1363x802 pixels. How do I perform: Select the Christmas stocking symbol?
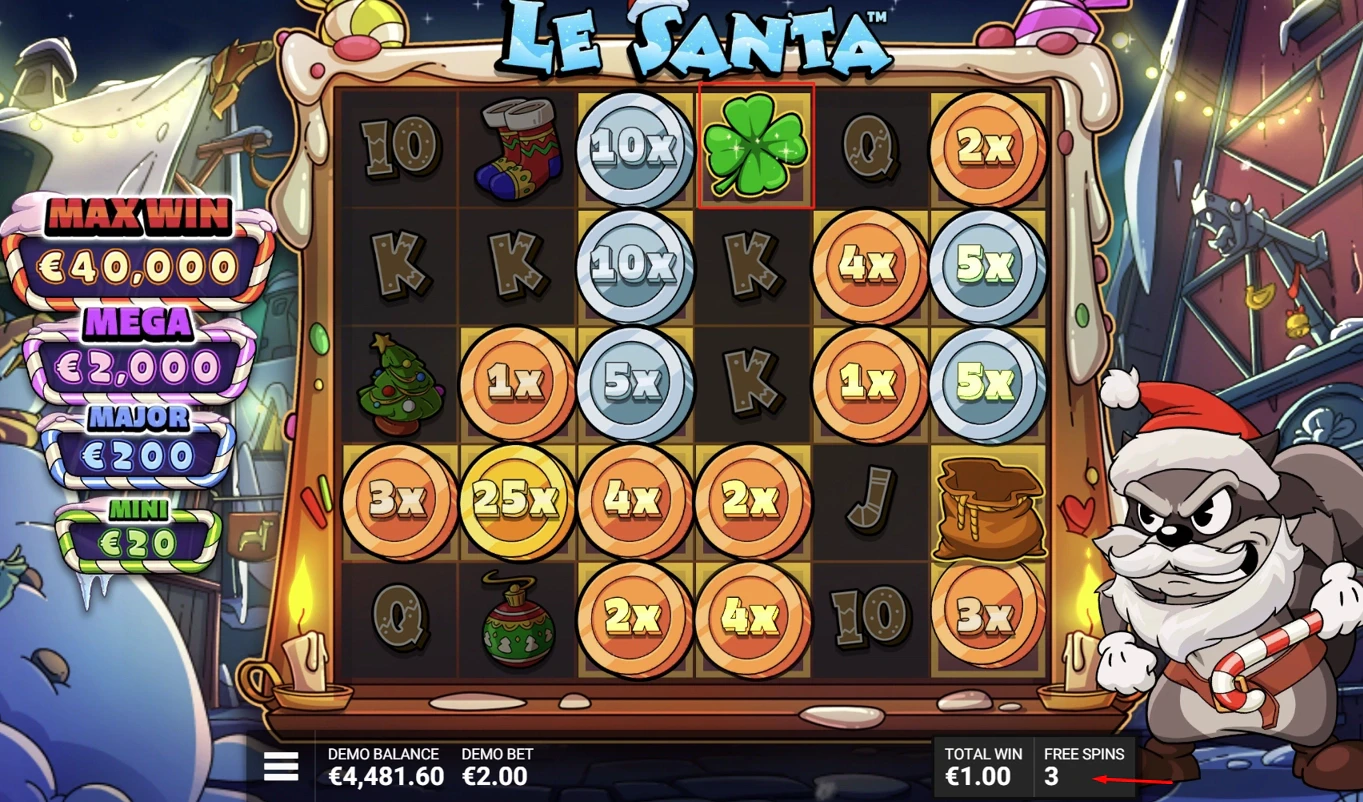tap(517, 149)
